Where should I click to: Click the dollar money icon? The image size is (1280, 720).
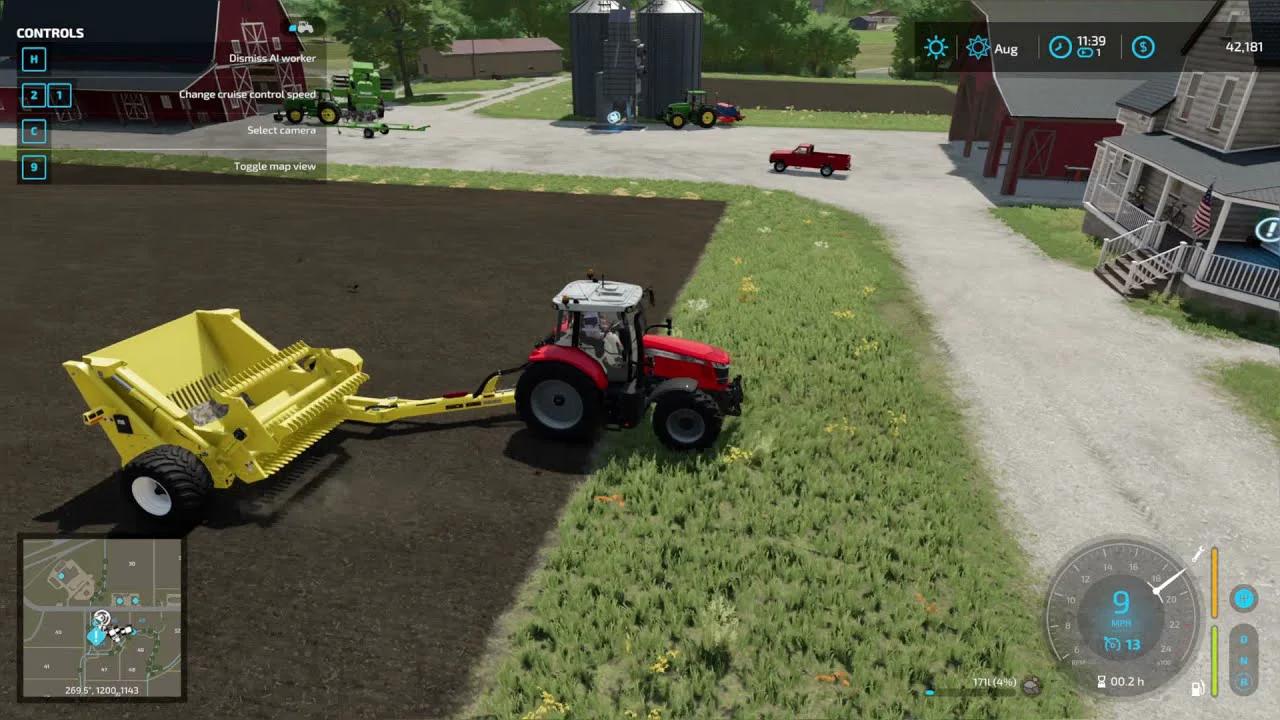1143,48
